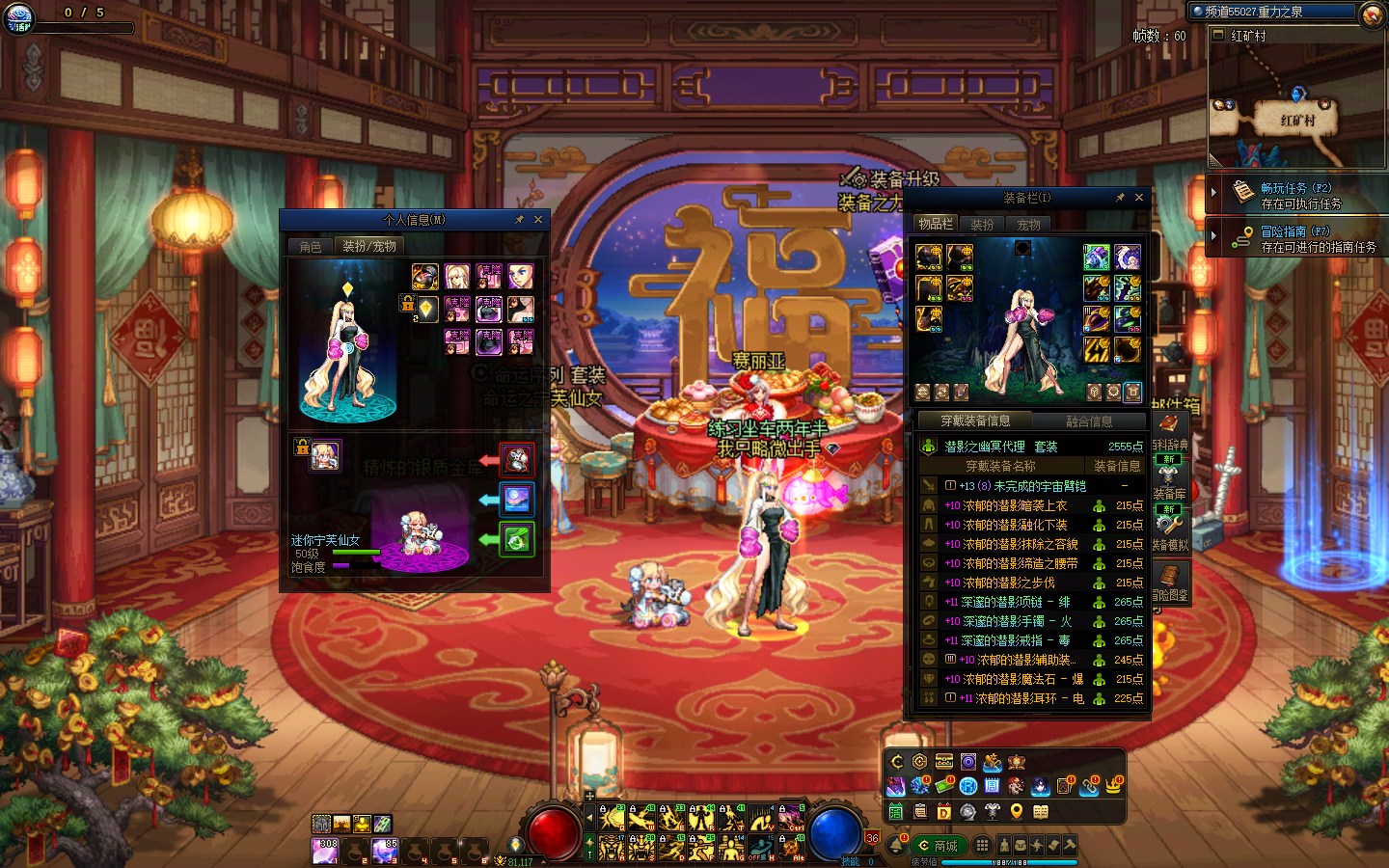The width and height of the screenshot is (1389, 868).
Task: Open the 冒险图鉴 book button
Action: 1170,582
